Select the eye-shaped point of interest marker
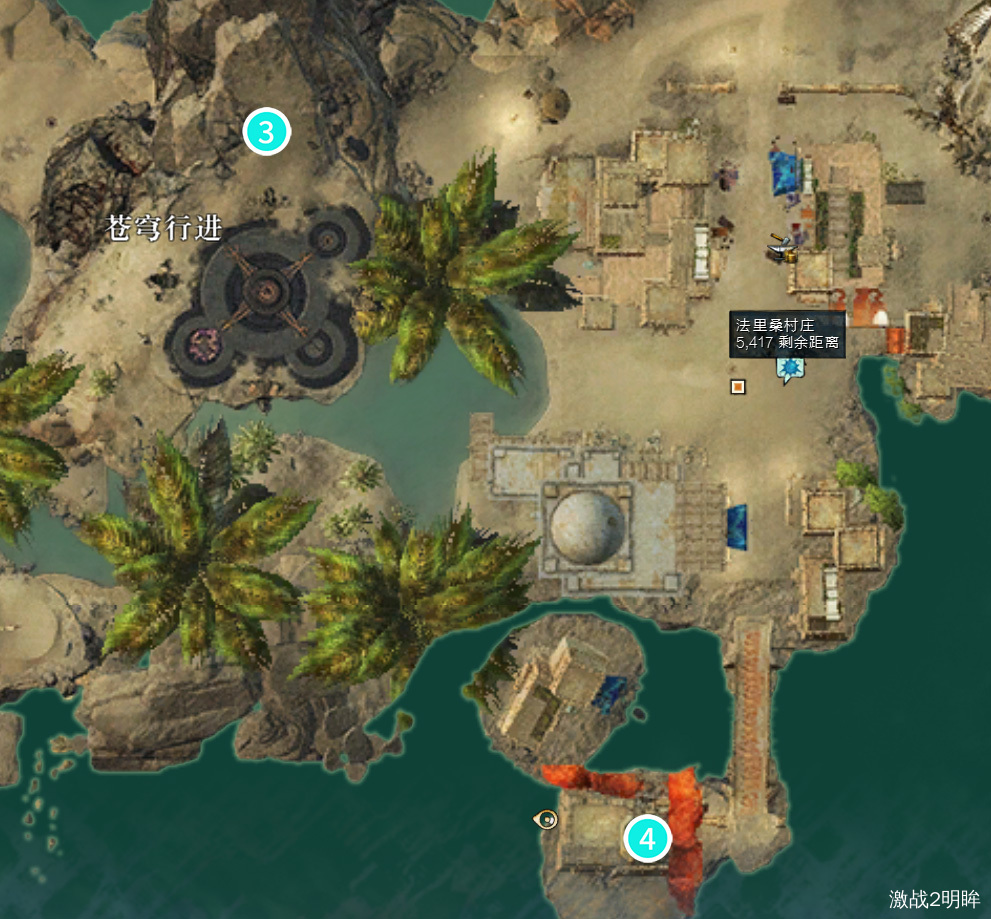This screenshot has height=919, width=991. (546, 820)
